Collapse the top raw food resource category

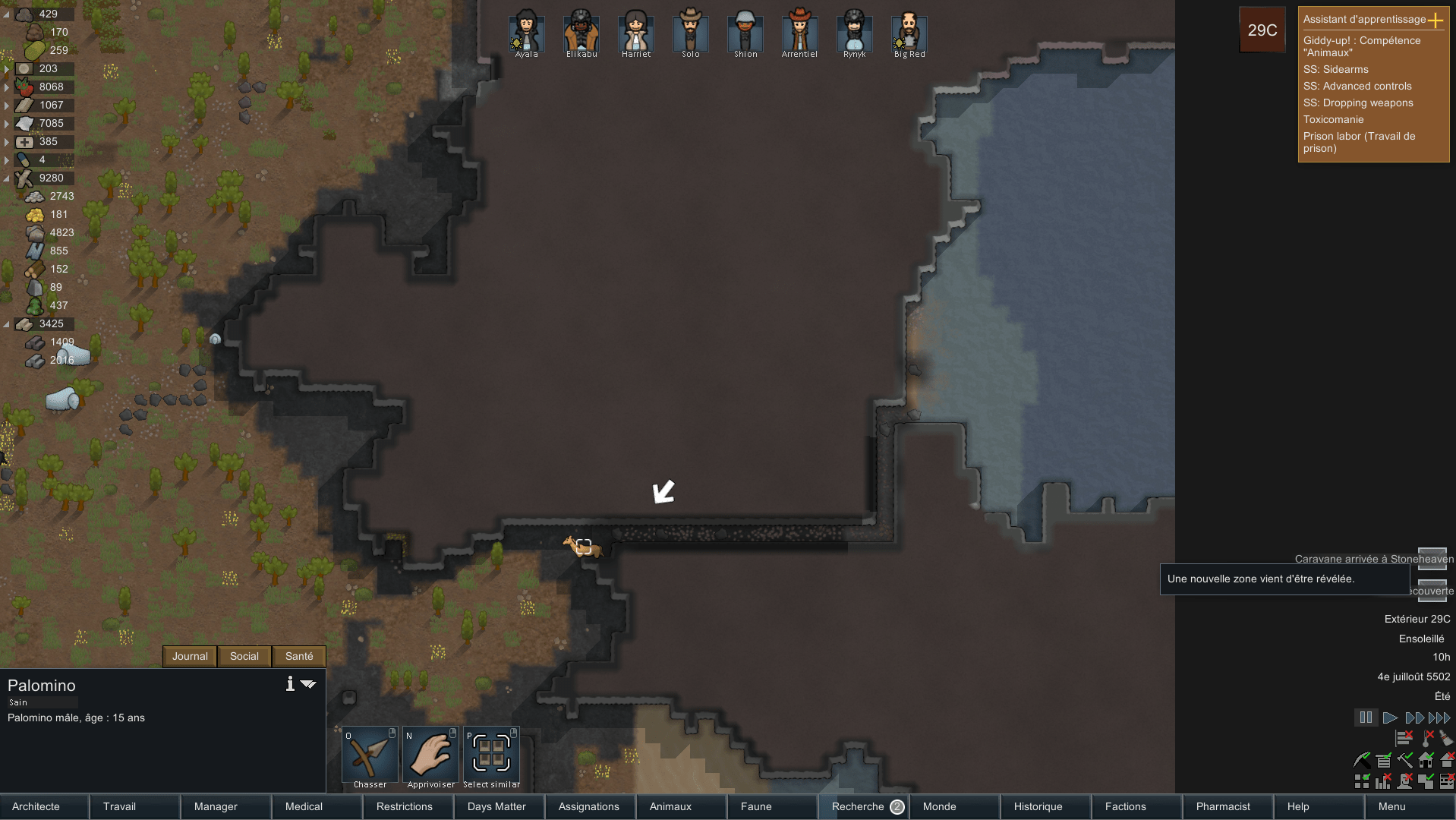pos(6,14)
